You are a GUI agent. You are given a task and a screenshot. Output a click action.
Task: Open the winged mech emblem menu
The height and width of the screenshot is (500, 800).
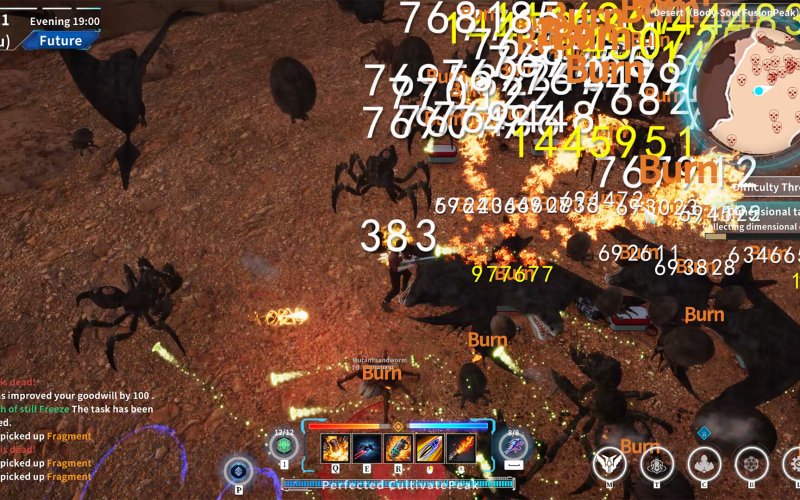pos(608,464)
